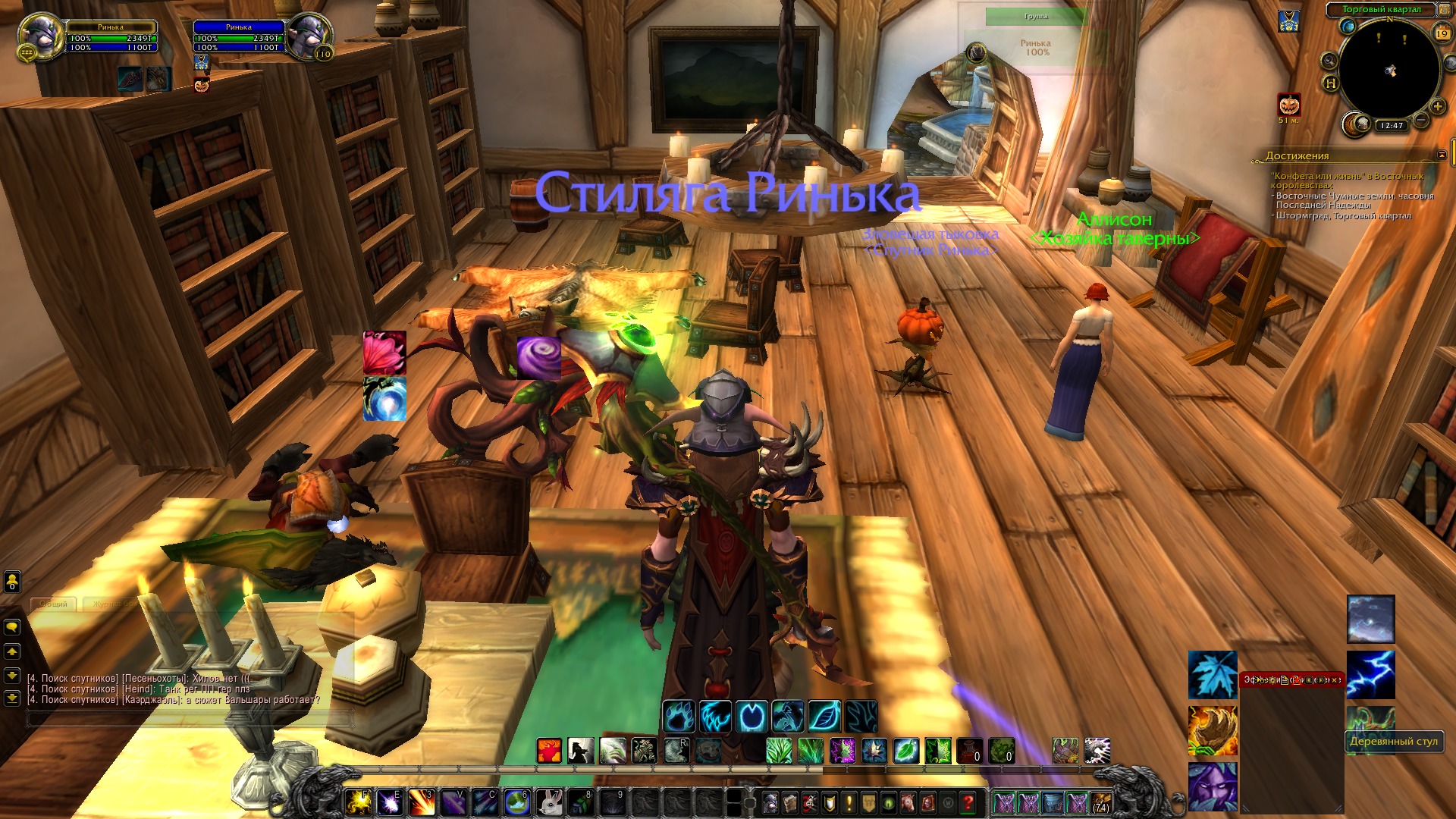Open the red question mark help button
Screen dimensions: 1456x819
click(968, 802)
